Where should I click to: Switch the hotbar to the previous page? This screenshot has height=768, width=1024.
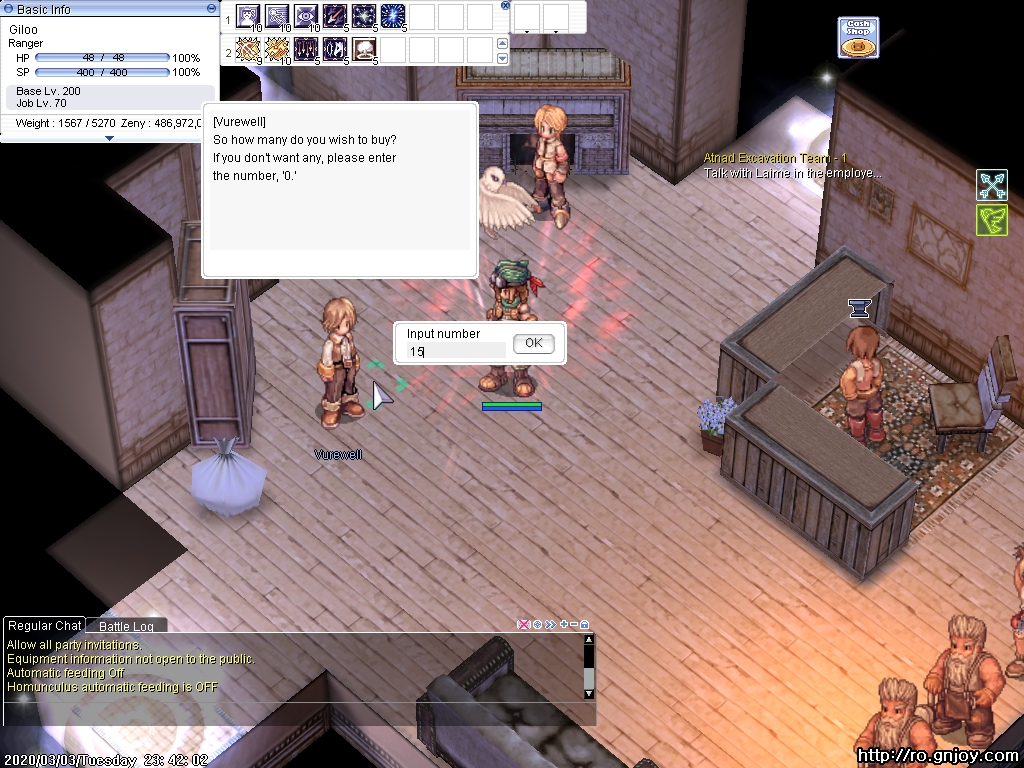502,43
